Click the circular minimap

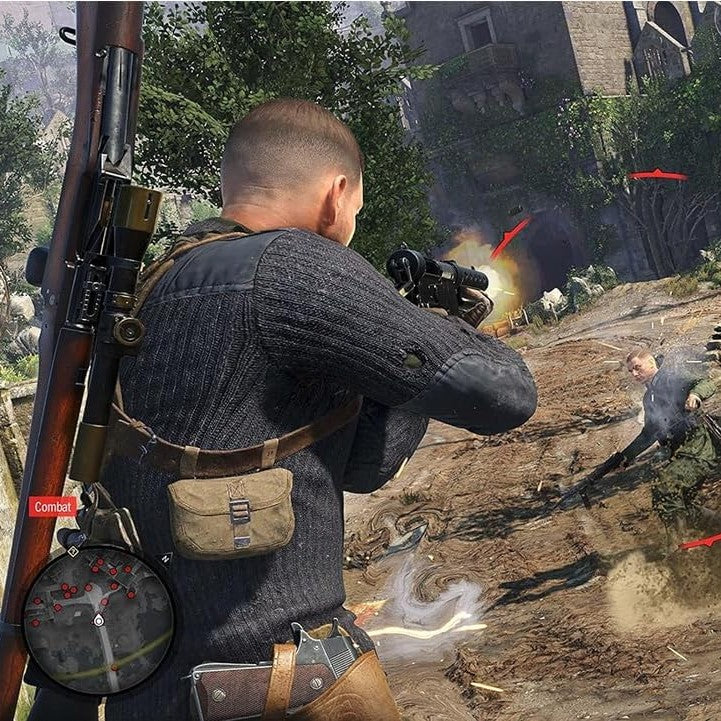[x=98, y=620]
